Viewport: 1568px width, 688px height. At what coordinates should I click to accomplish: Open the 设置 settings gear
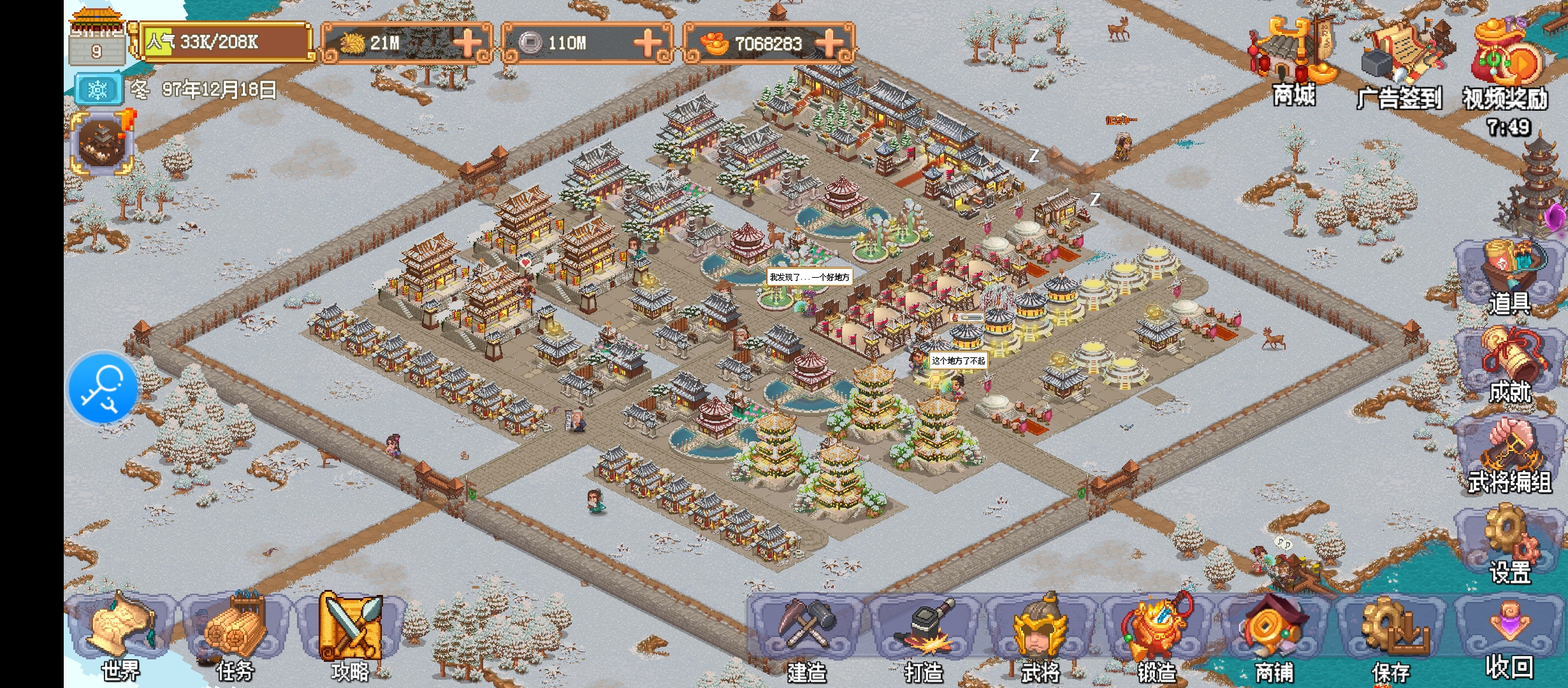tap(1509, 545)
